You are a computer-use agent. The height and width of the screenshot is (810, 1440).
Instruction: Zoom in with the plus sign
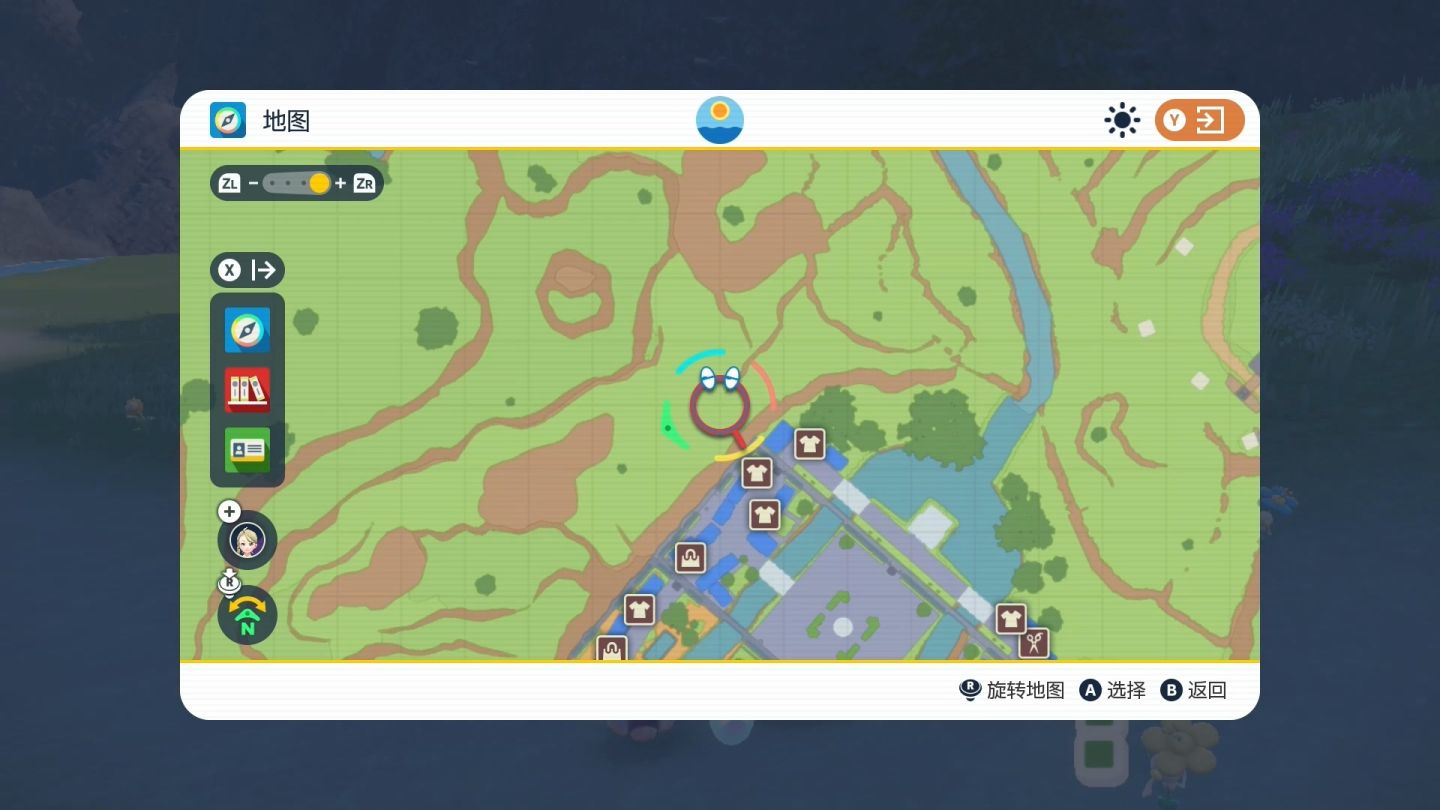341,183
